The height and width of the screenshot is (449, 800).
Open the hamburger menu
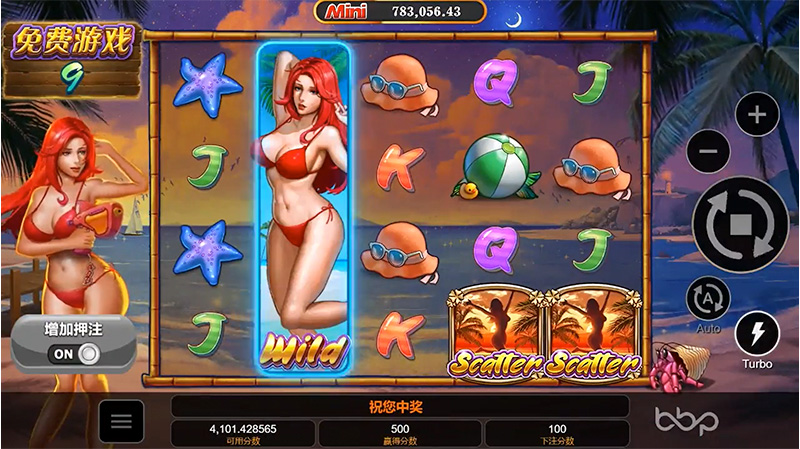(121, 421)
